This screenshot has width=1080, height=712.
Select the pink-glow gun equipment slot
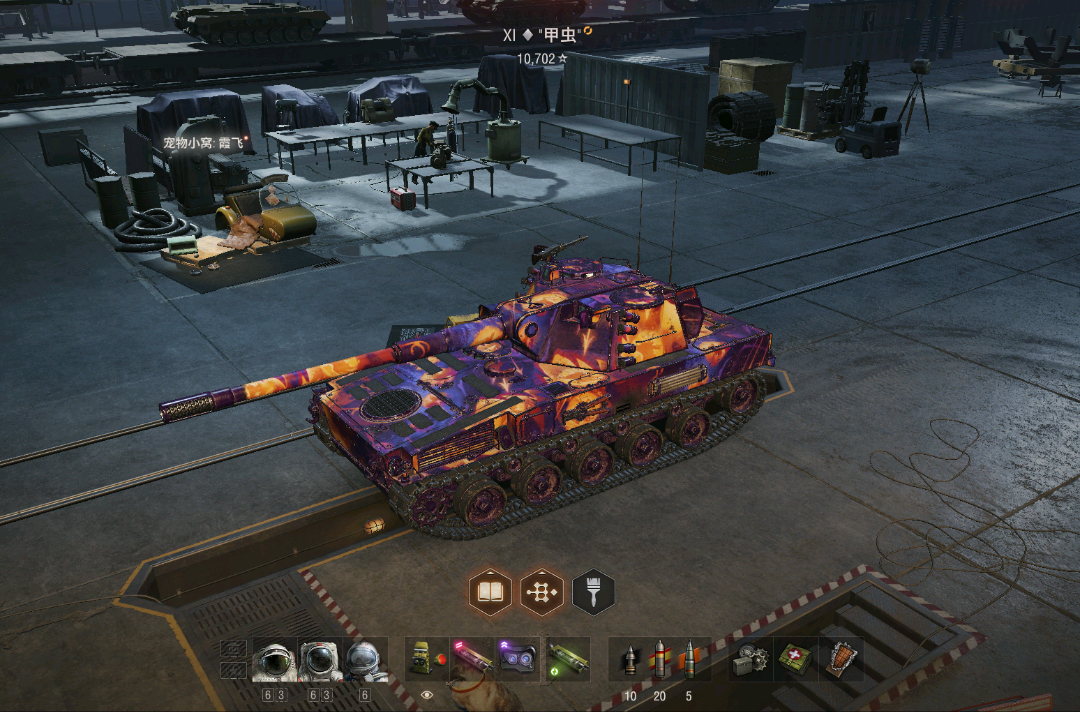point(473,659)
